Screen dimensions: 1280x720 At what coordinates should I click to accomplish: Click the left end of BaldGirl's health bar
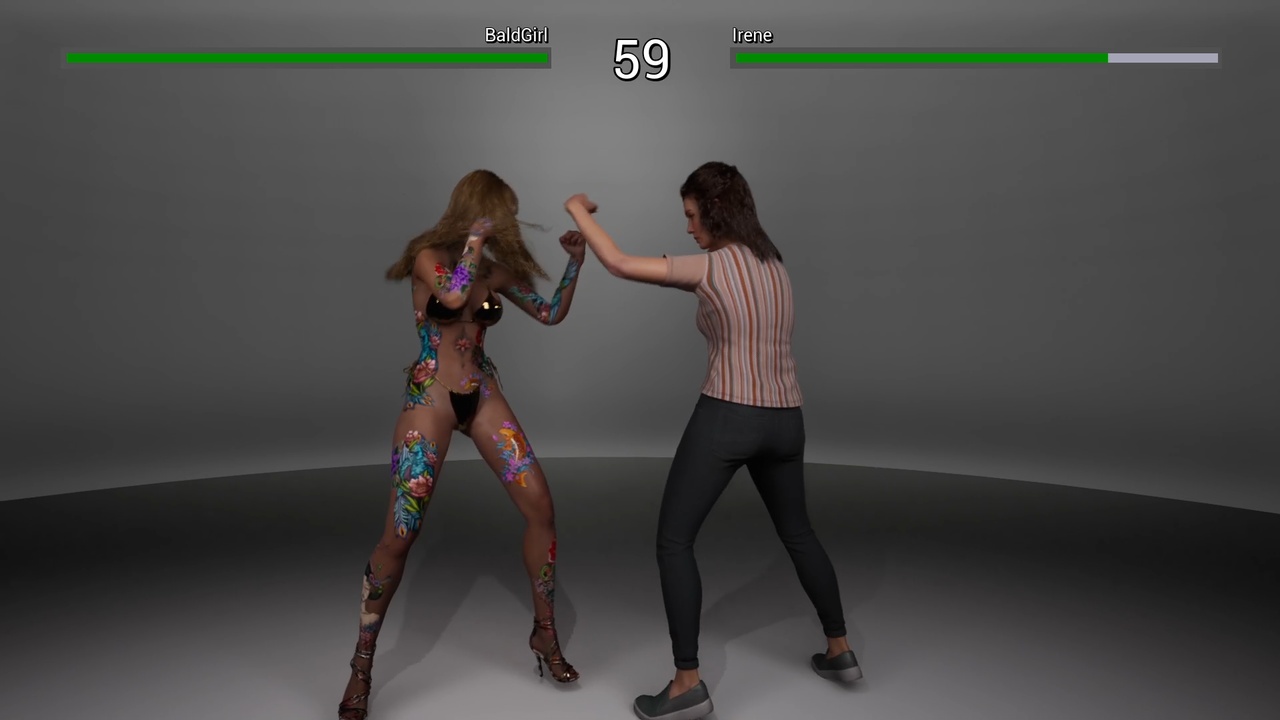[70, 58]
